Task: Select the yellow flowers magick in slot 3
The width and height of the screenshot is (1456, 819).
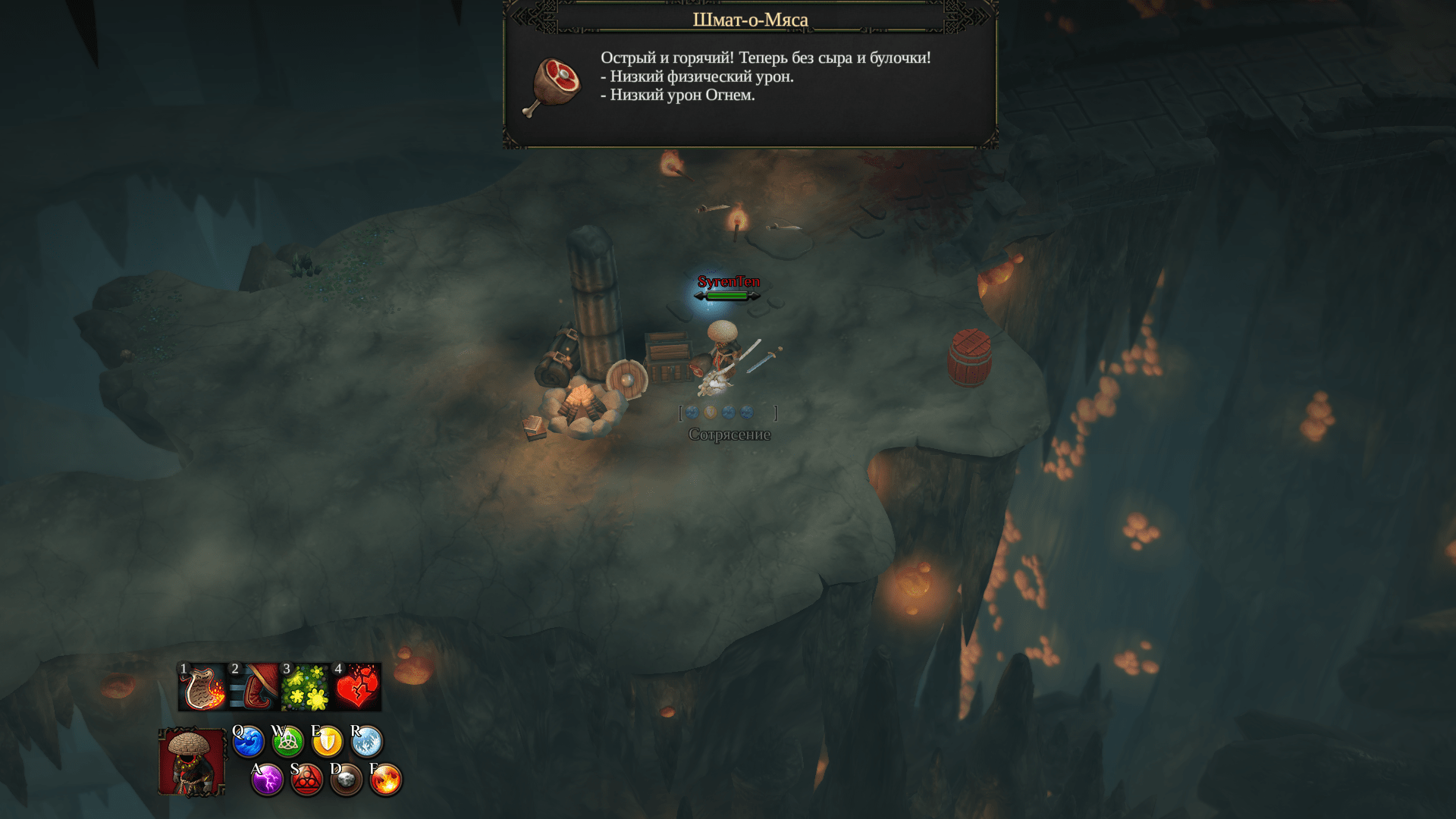Action: click(x=306, y=687)
